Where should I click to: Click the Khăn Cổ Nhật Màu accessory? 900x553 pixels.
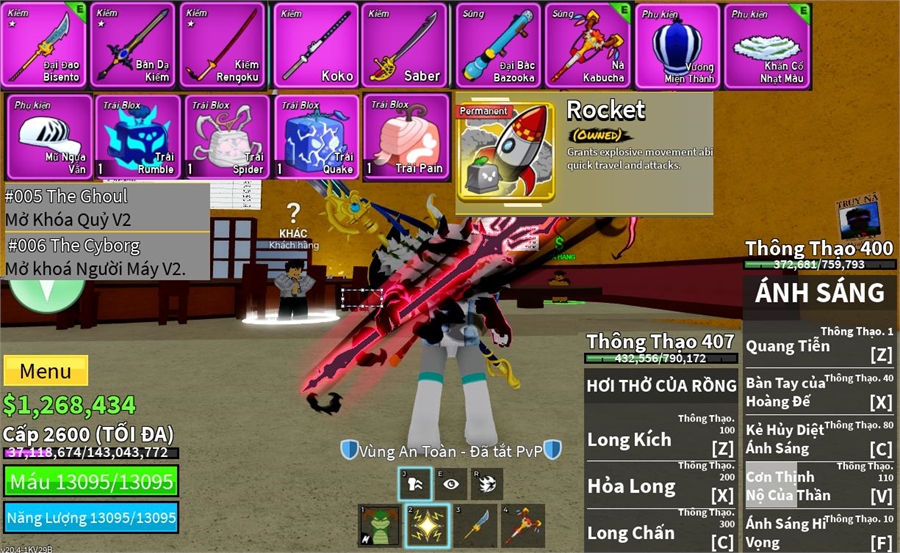click(x=767, y=45)
